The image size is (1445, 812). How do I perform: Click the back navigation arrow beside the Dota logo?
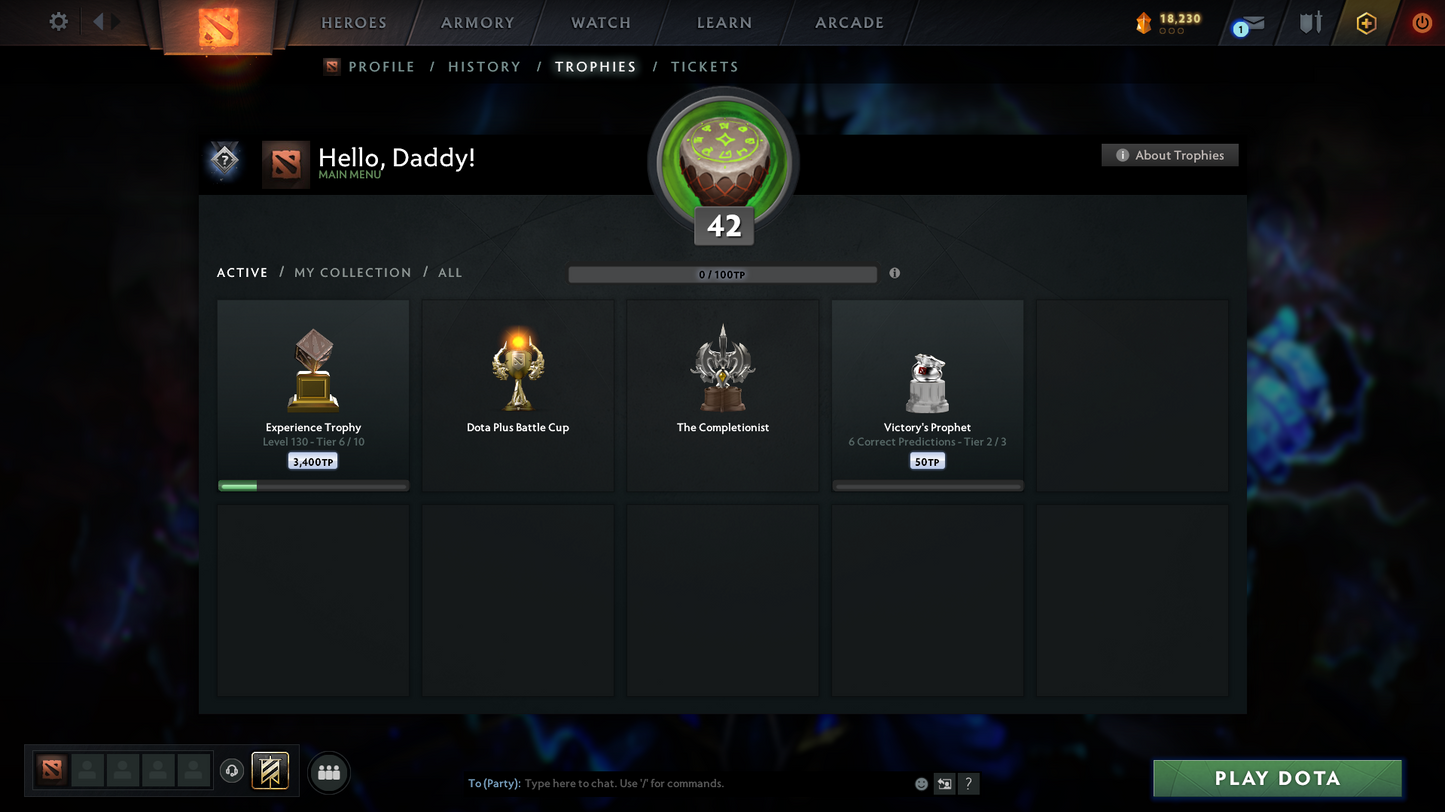(96, 21)
